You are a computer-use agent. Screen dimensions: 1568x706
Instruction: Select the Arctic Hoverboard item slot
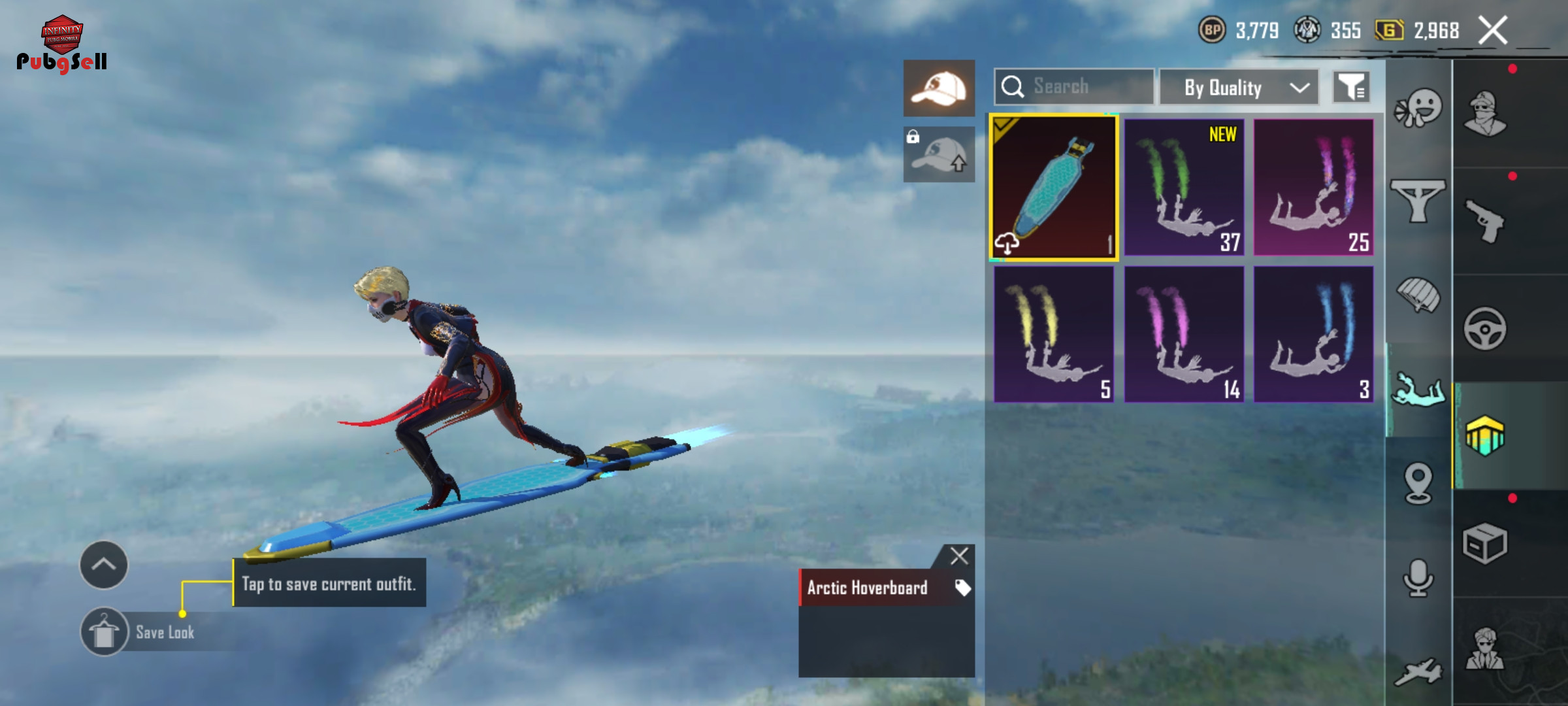1054,188
